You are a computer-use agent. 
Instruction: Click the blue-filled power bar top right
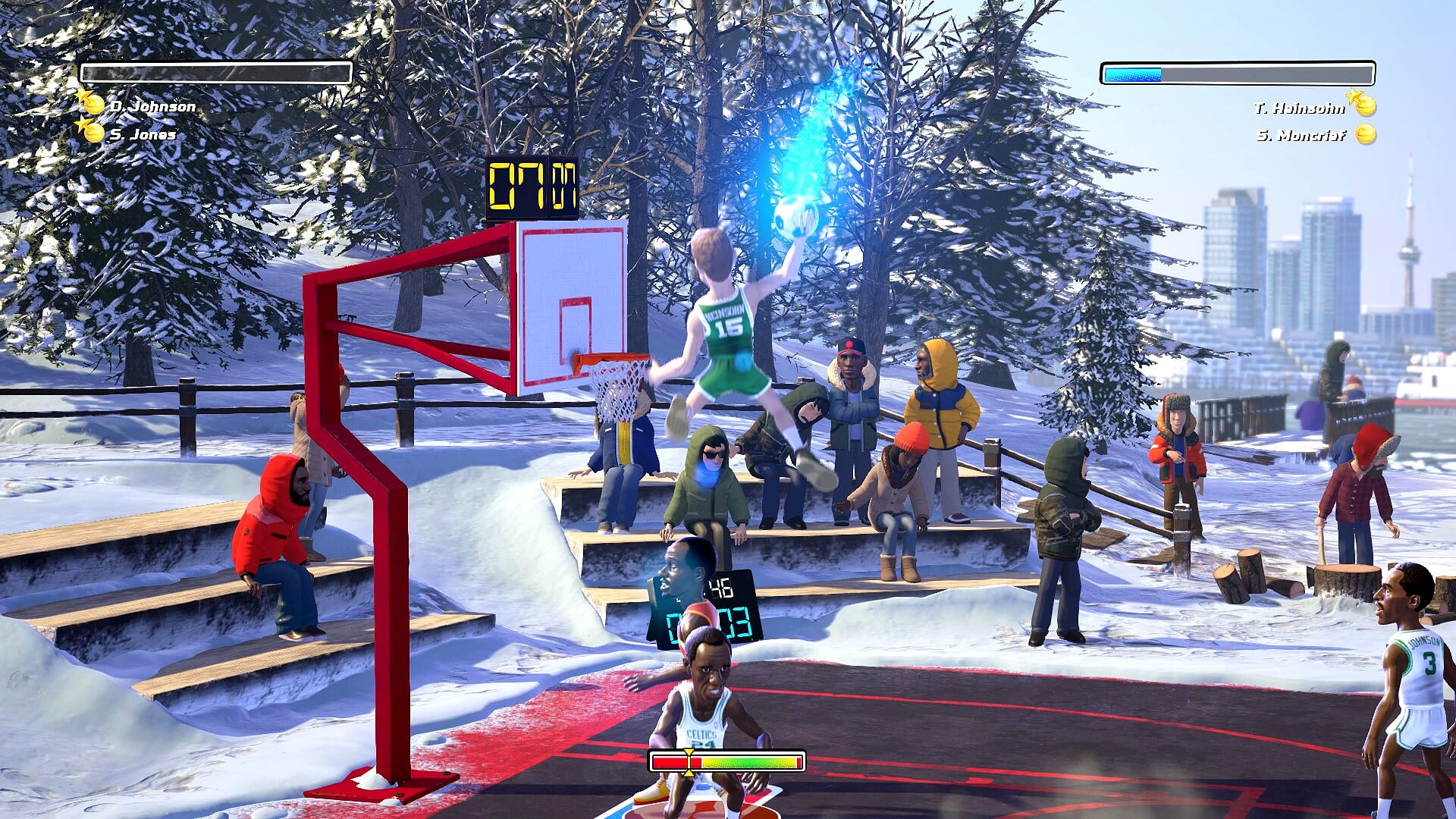pyautogui.click(x=1132, y=74)
